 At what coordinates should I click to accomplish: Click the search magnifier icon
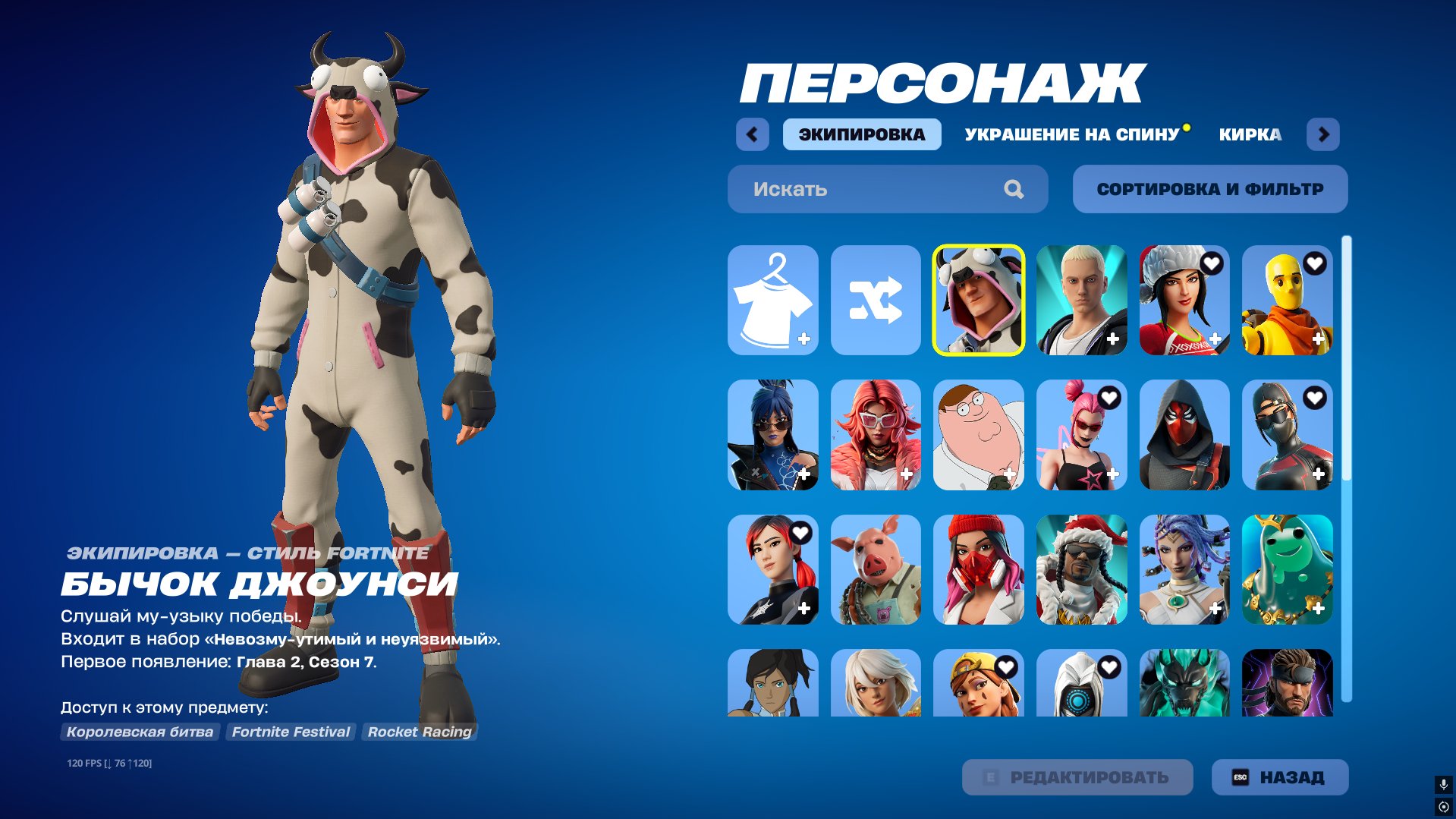(1012, 189)
